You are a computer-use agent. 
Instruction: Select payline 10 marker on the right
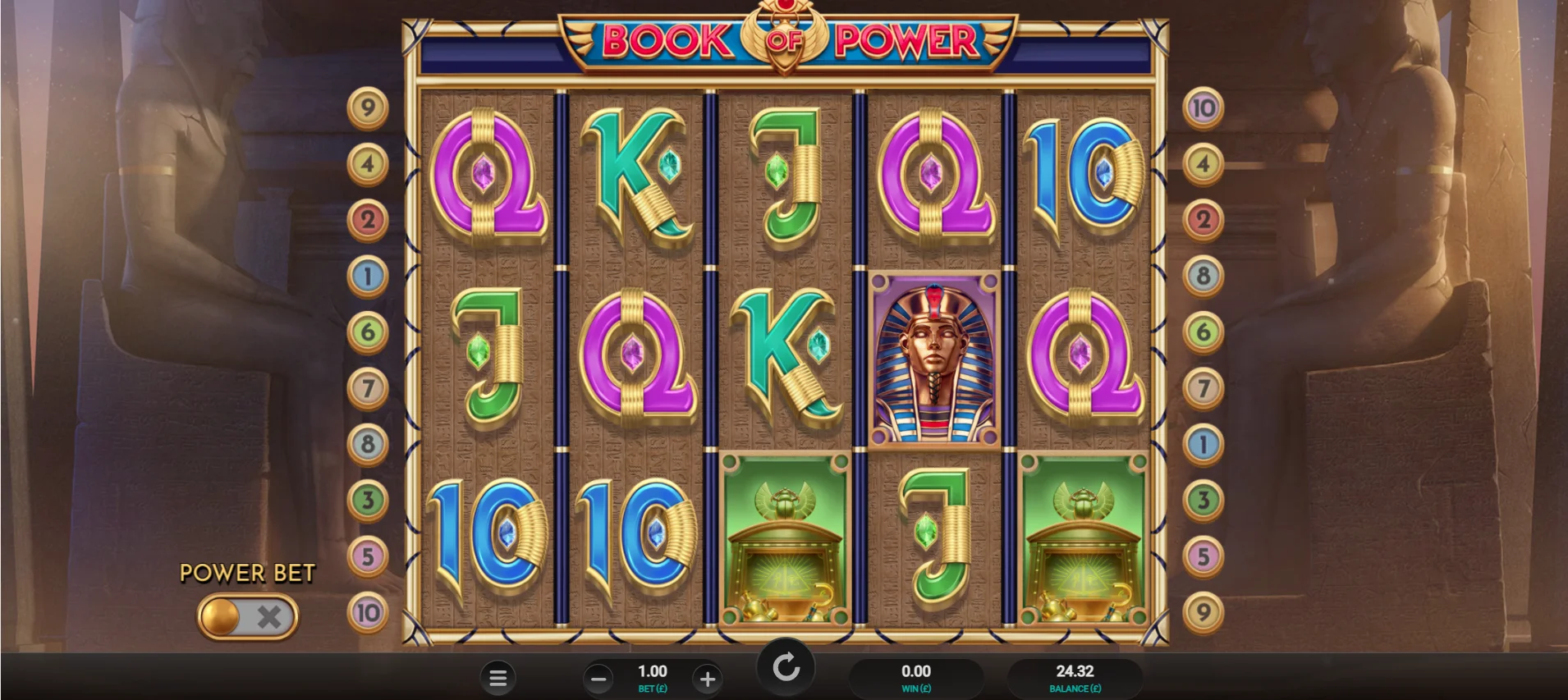(x=1203, y=108)
